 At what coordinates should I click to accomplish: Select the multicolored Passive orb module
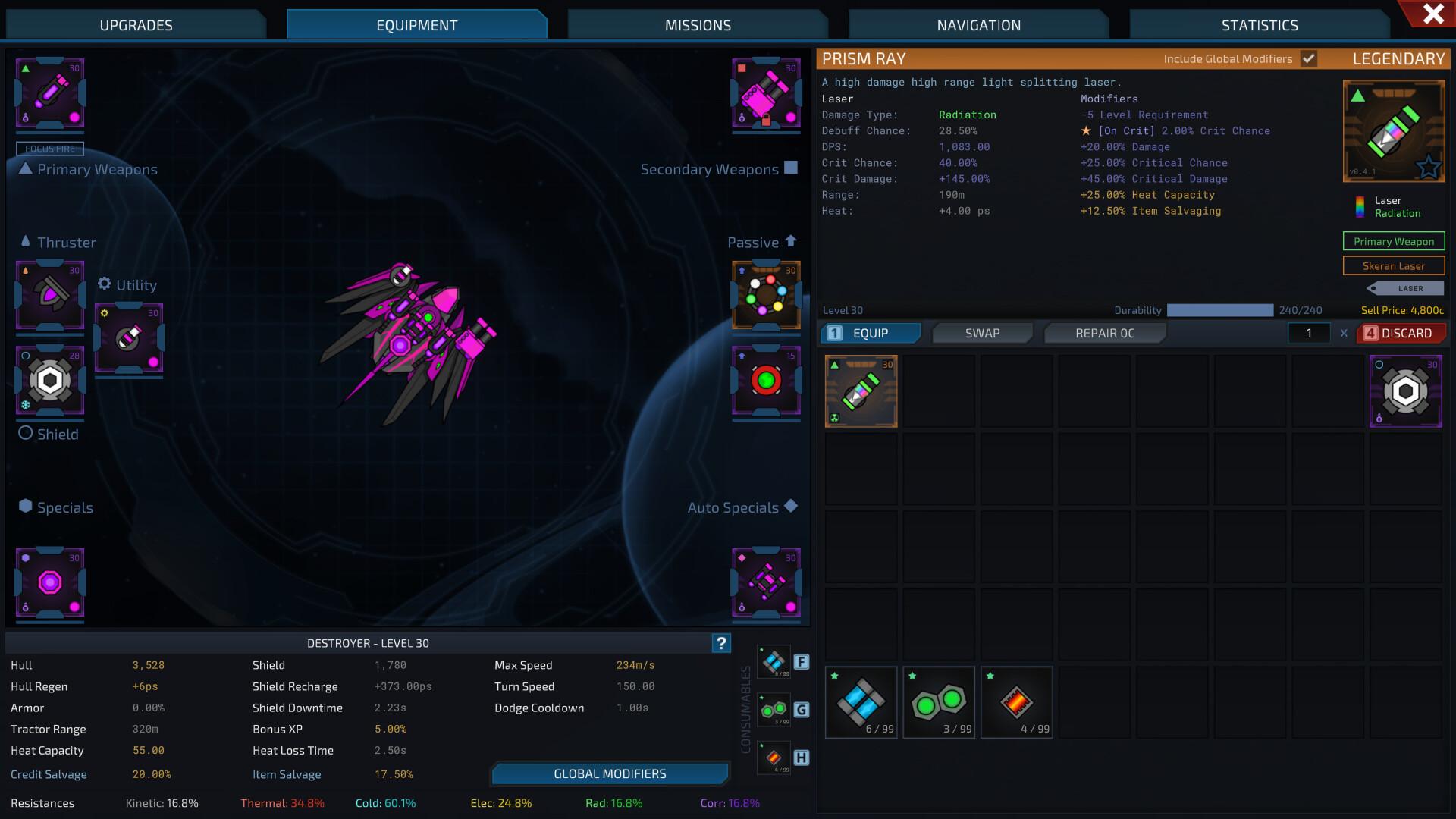766,296
